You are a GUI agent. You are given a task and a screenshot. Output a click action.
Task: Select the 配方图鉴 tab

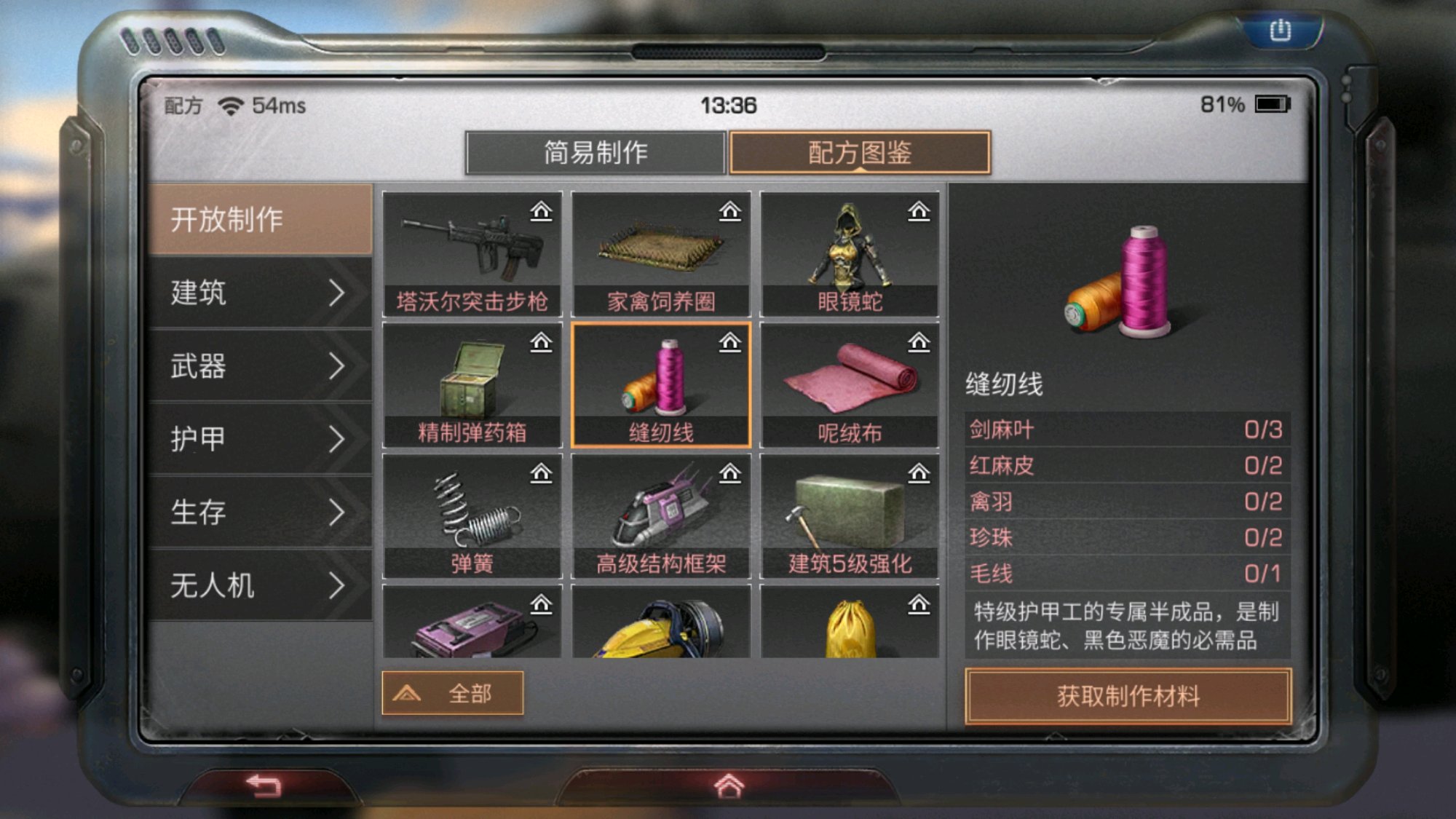click(x=859, y=153)
